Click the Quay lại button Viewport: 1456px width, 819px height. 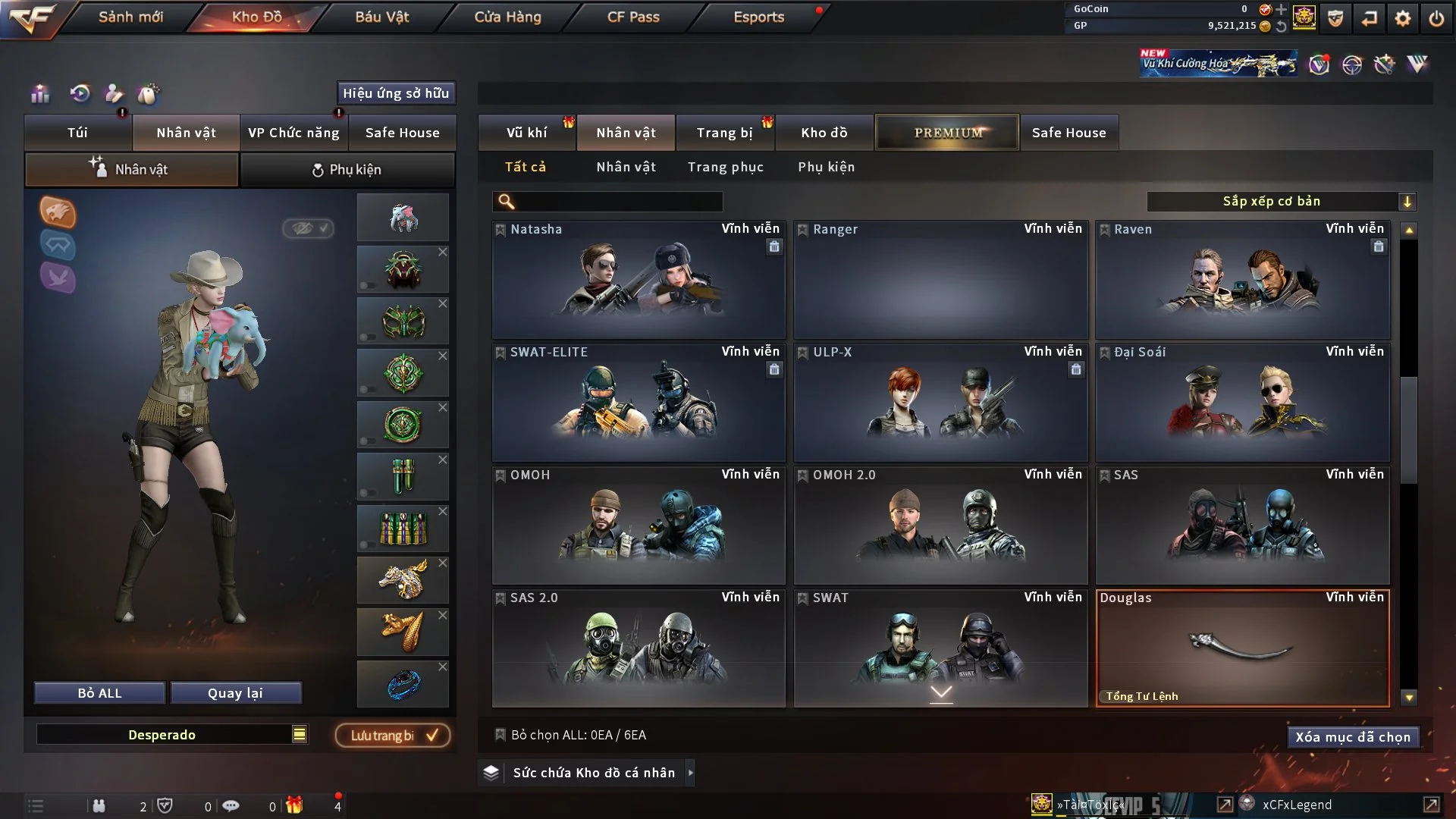click(235, 693)
